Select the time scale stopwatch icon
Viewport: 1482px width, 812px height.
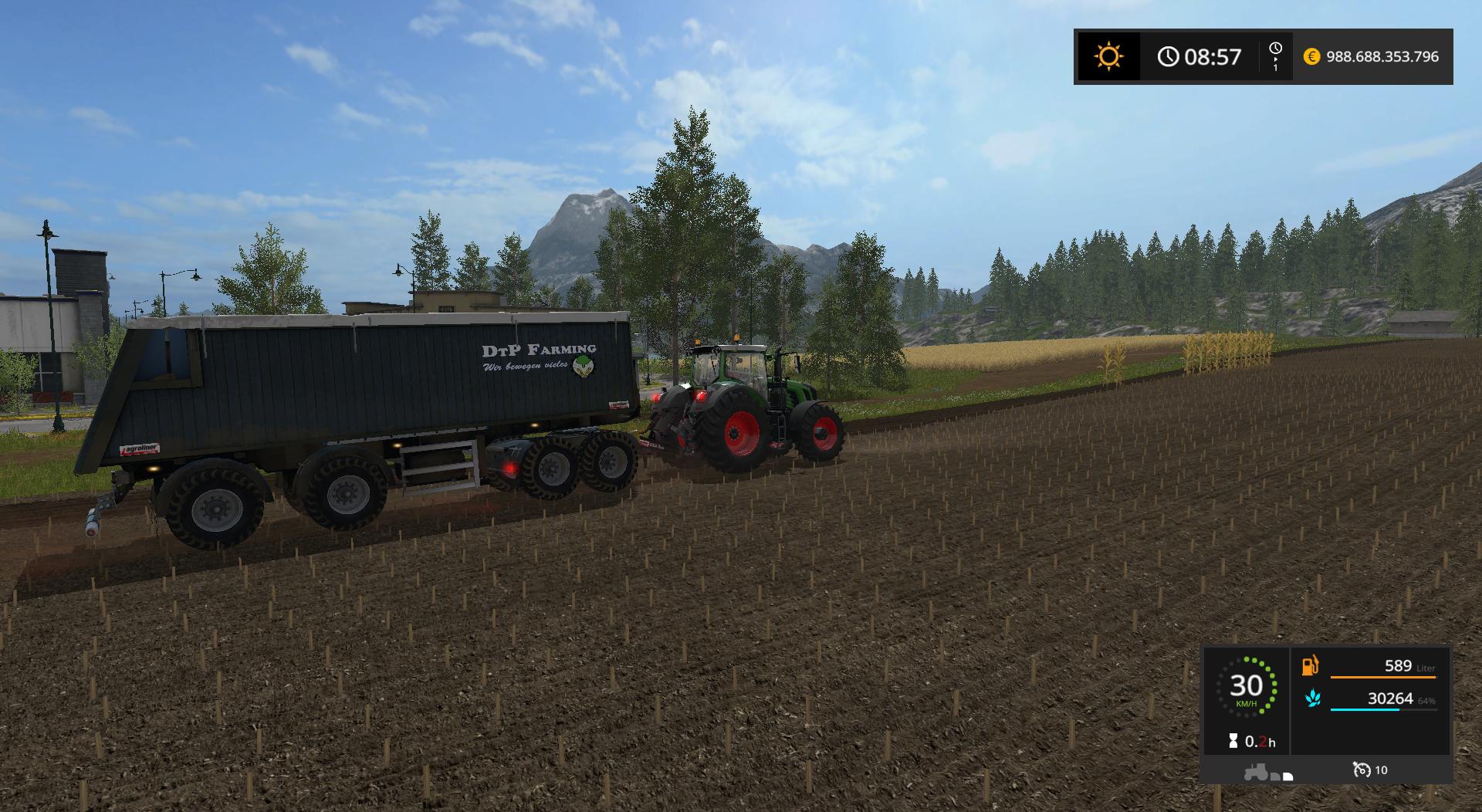coord(1275,49)
